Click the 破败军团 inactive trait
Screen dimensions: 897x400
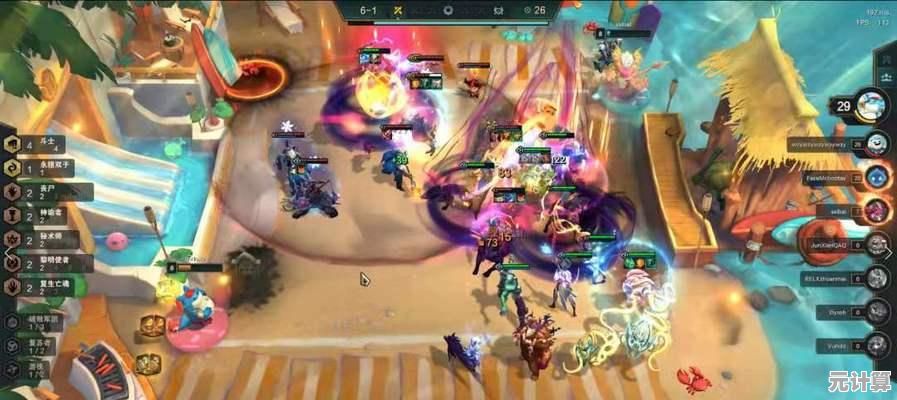pos(38,322)
